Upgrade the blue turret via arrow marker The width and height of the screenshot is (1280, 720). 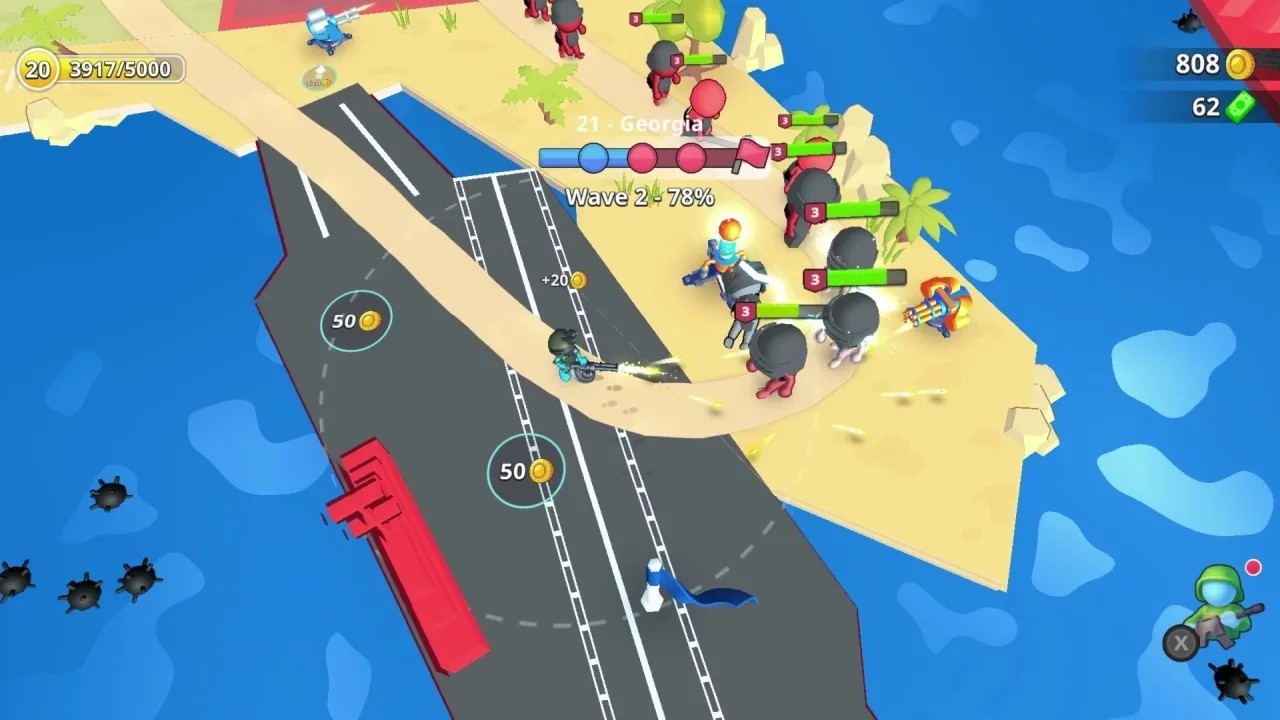click(x=319, y=77)
